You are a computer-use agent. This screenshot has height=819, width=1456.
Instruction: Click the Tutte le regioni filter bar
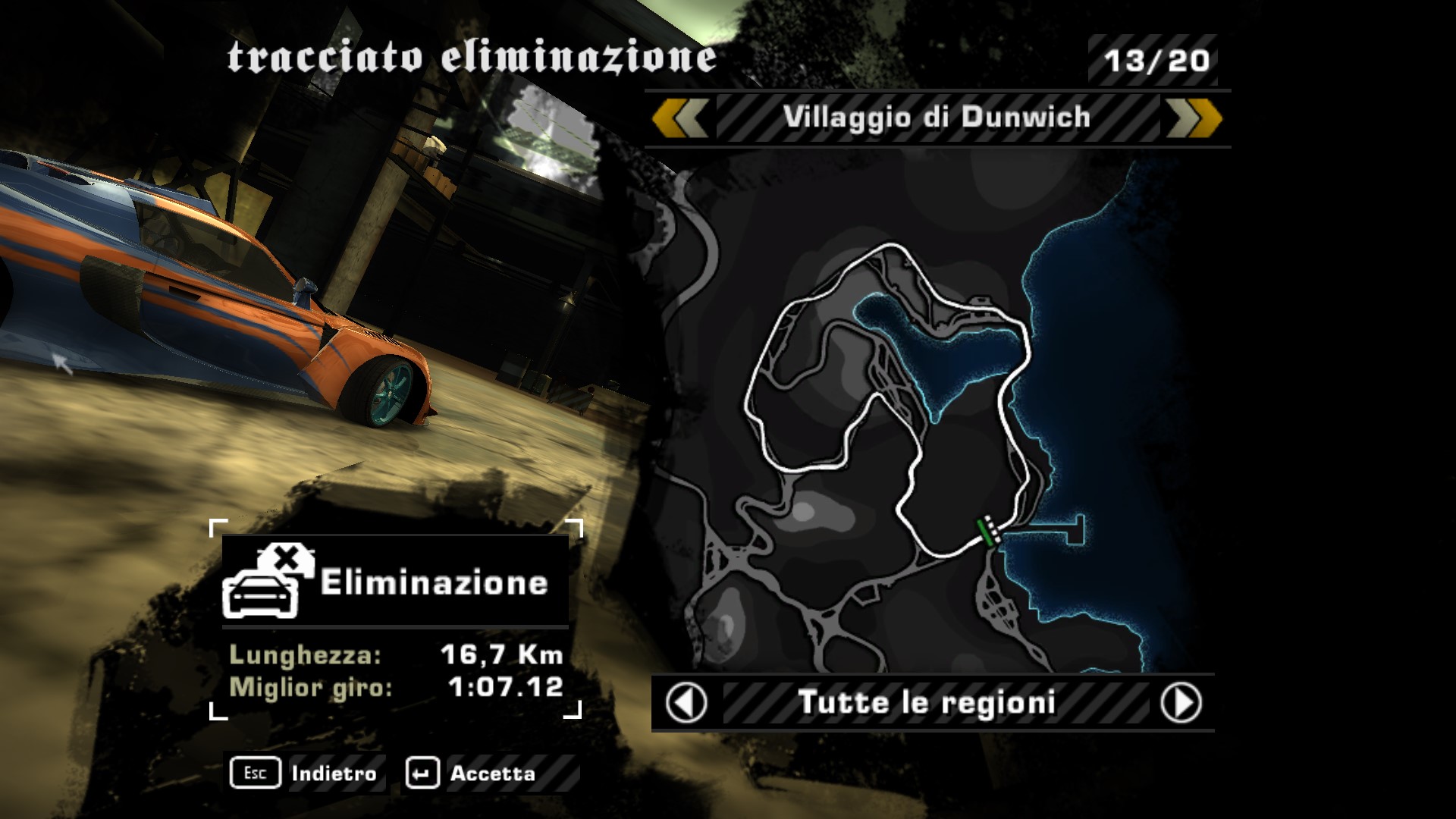pyautogui.click(x=927, y=703)
